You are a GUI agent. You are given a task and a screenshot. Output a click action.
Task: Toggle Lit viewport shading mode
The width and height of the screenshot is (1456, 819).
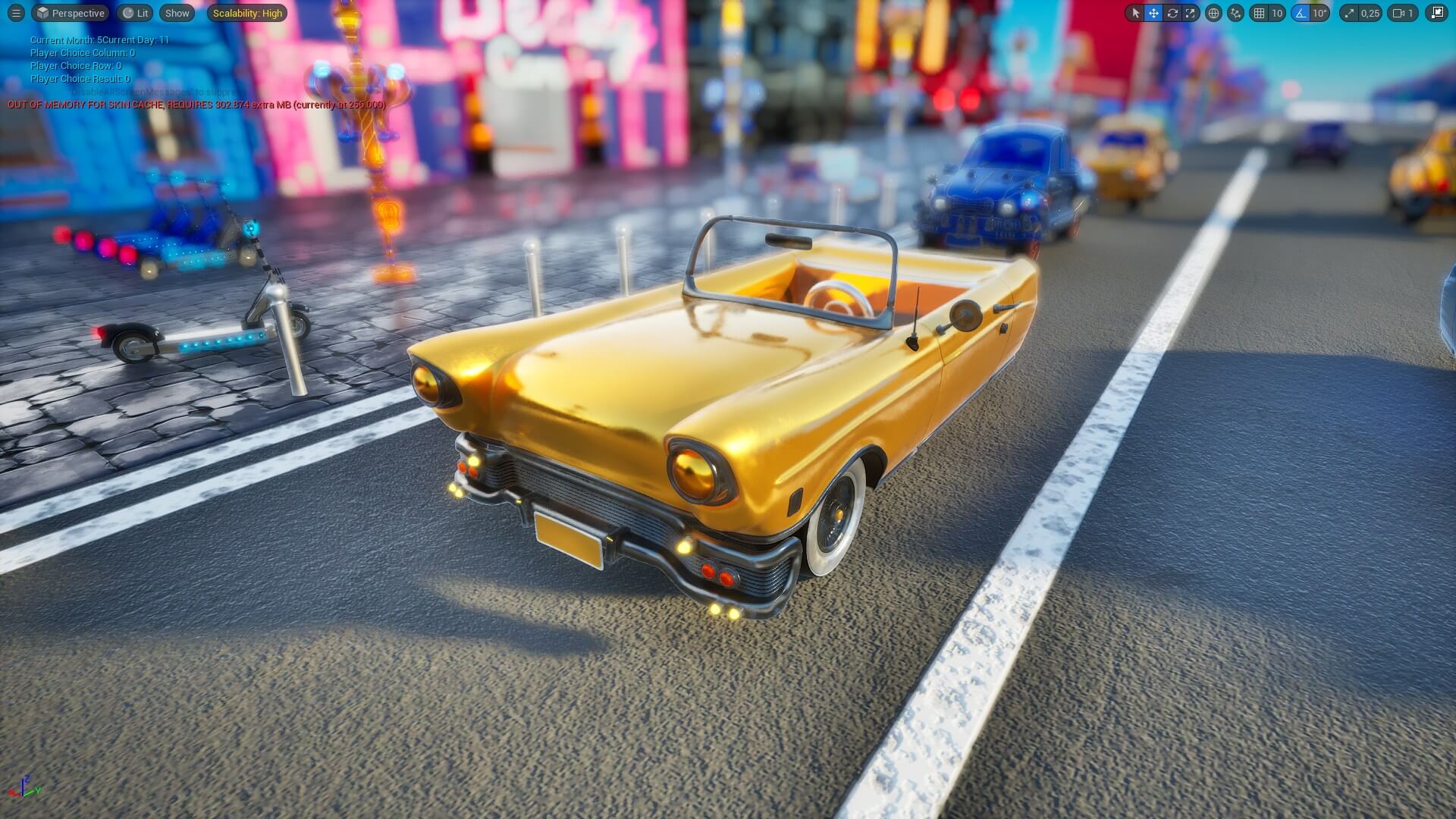click(x=134, y=13)
